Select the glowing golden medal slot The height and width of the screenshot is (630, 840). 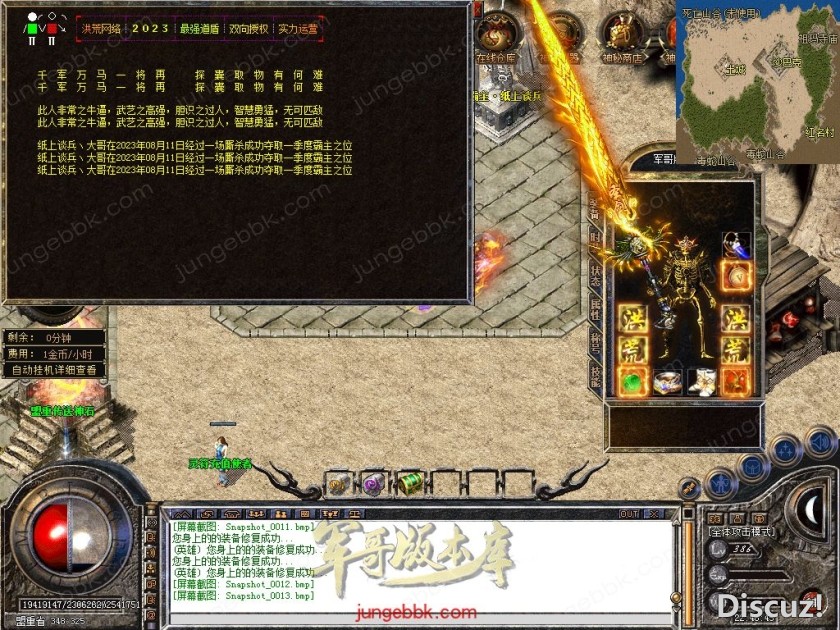736,274
